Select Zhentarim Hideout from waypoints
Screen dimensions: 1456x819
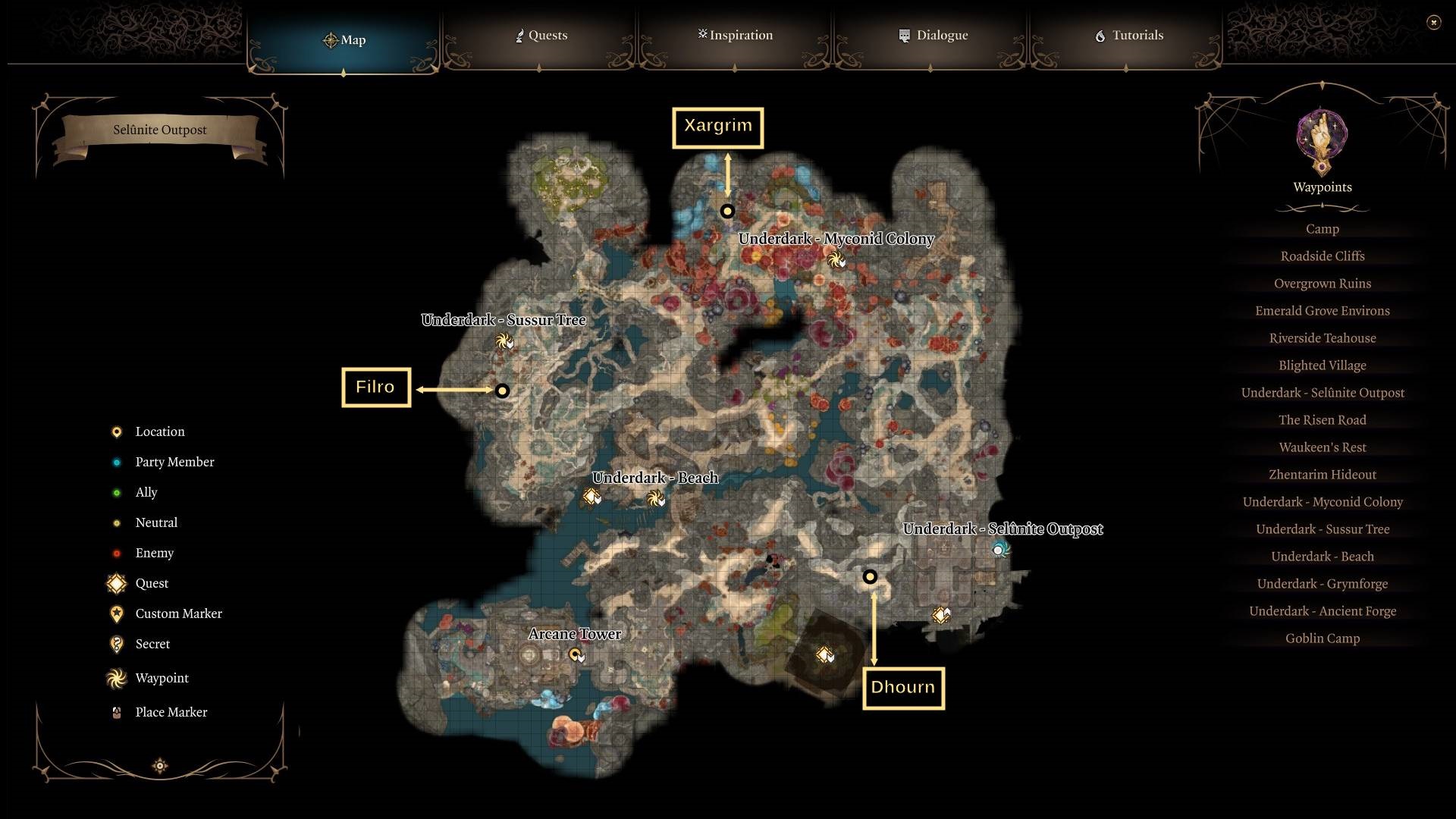(x=1322, y=475)
